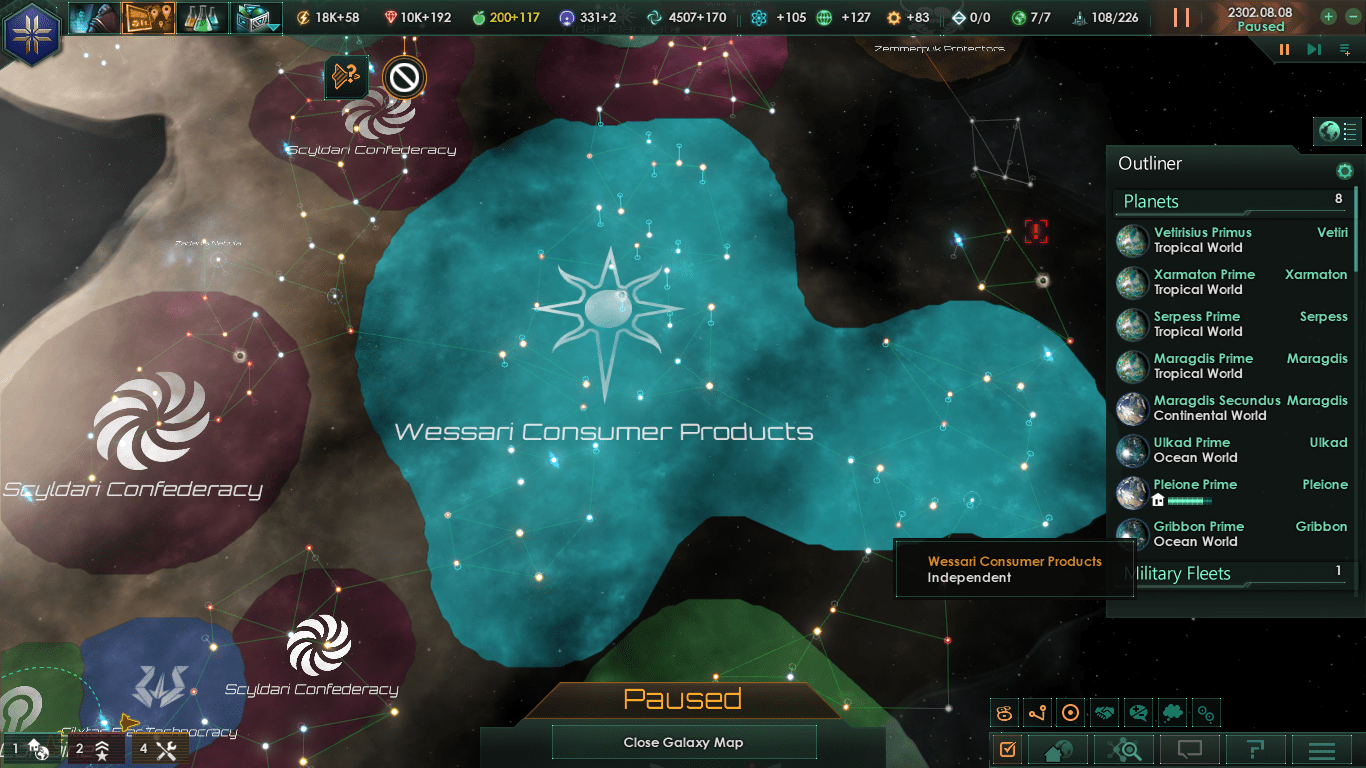
Task: Open the galaxy search magnifier tool
Action: point(1124,749)
